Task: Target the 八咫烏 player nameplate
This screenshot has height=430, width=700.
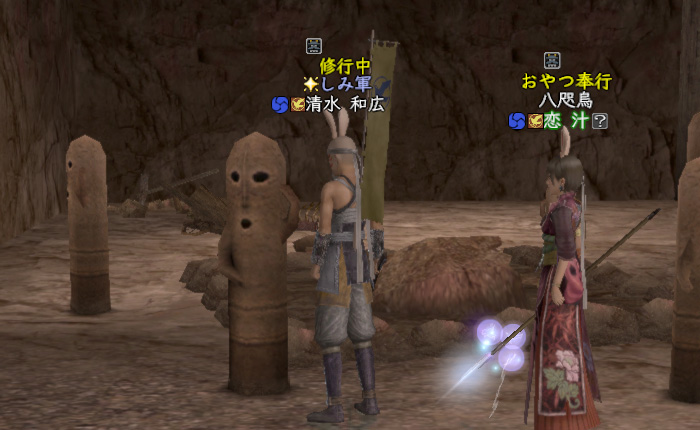Action: click(x=566, y=101)
